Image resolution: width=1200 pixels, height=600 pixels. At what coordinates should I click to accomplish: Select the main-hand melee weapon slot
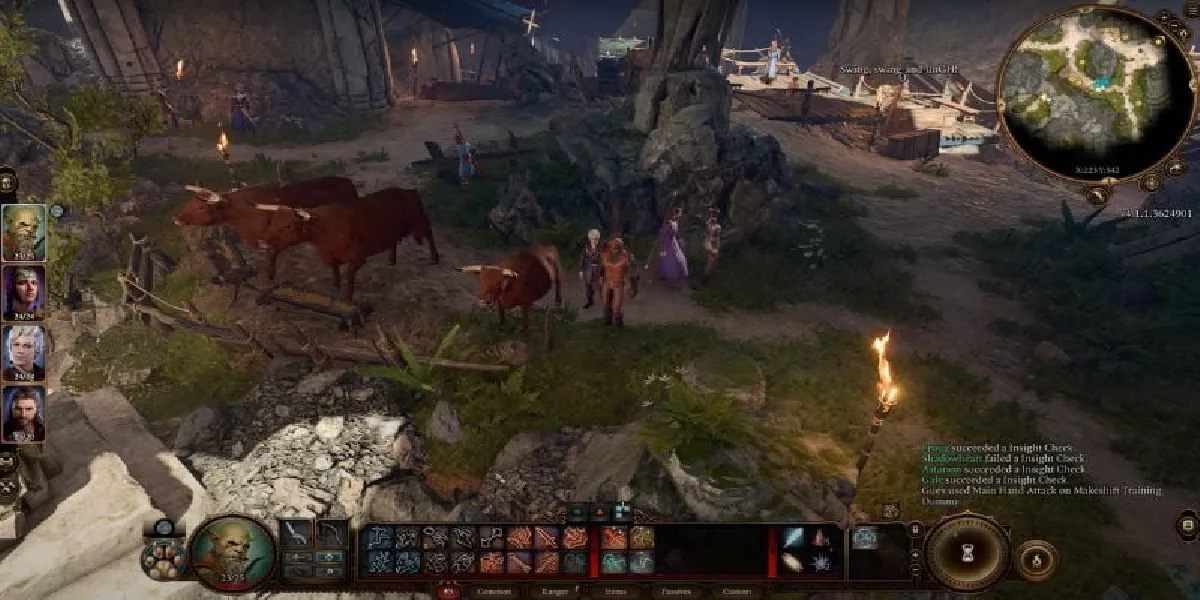(x=296, y=535)
